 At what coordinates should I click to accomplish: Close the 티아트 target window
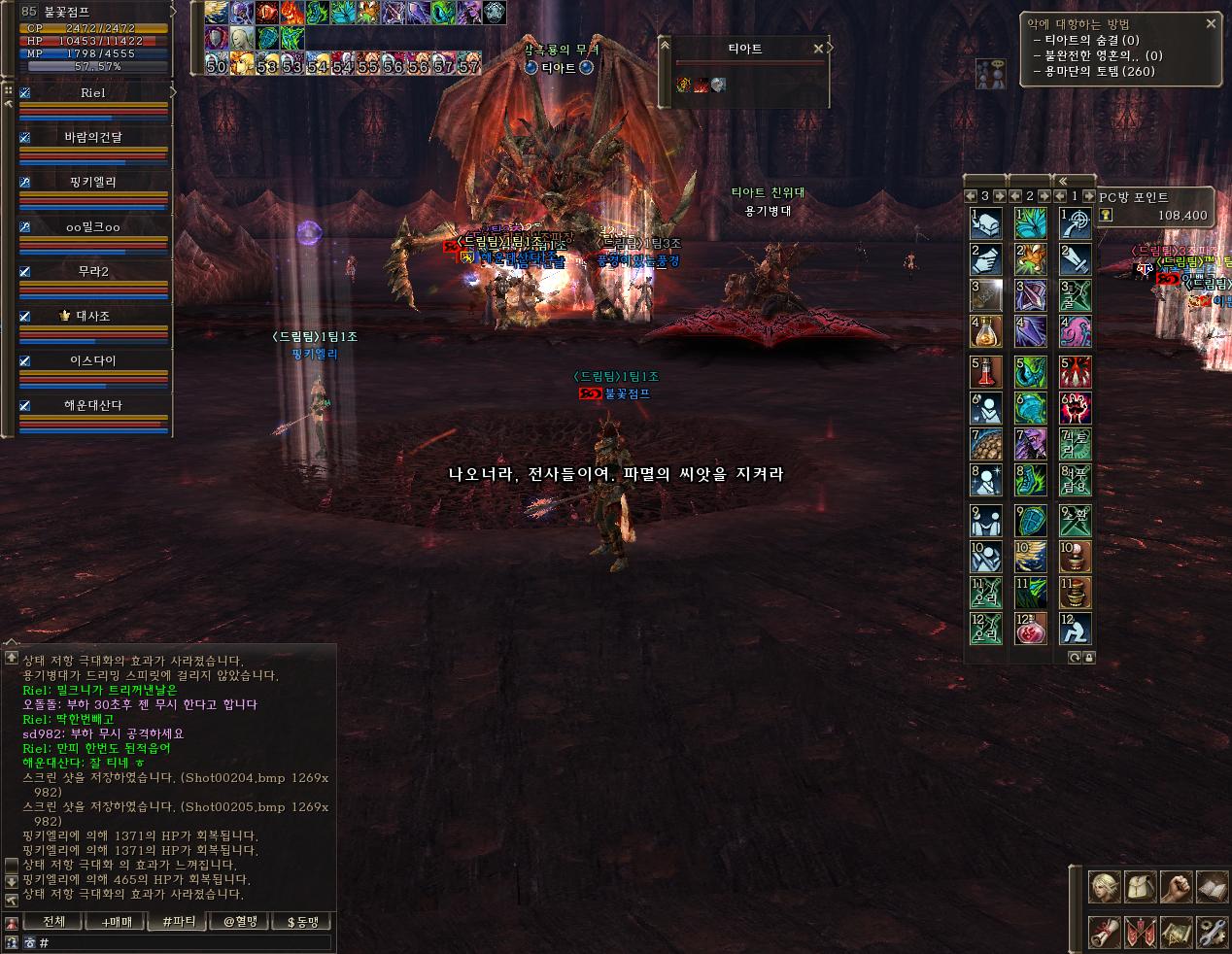coord(818,48)
